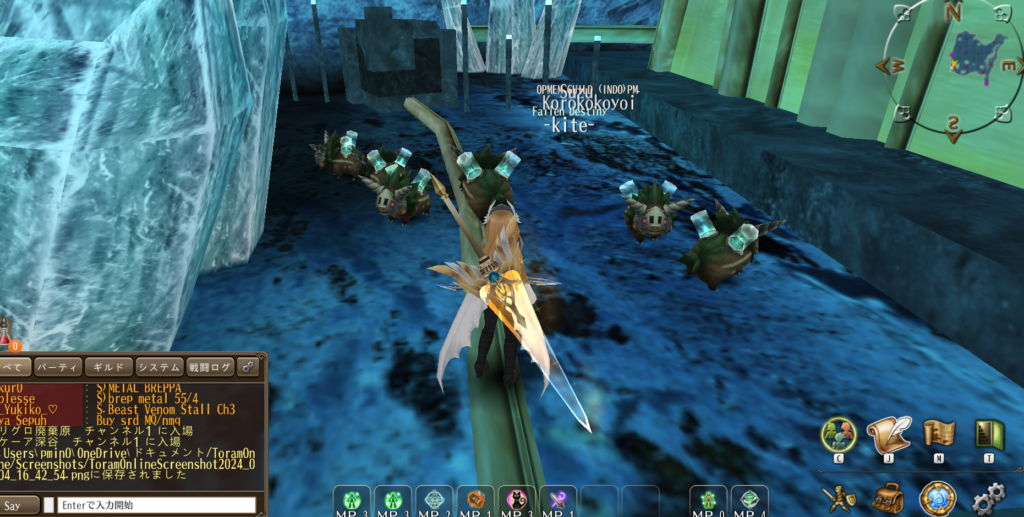Activate the purple sword skill shortcut
The width and height of the screenshot is (1024, 517).
(x=557, y=500)
